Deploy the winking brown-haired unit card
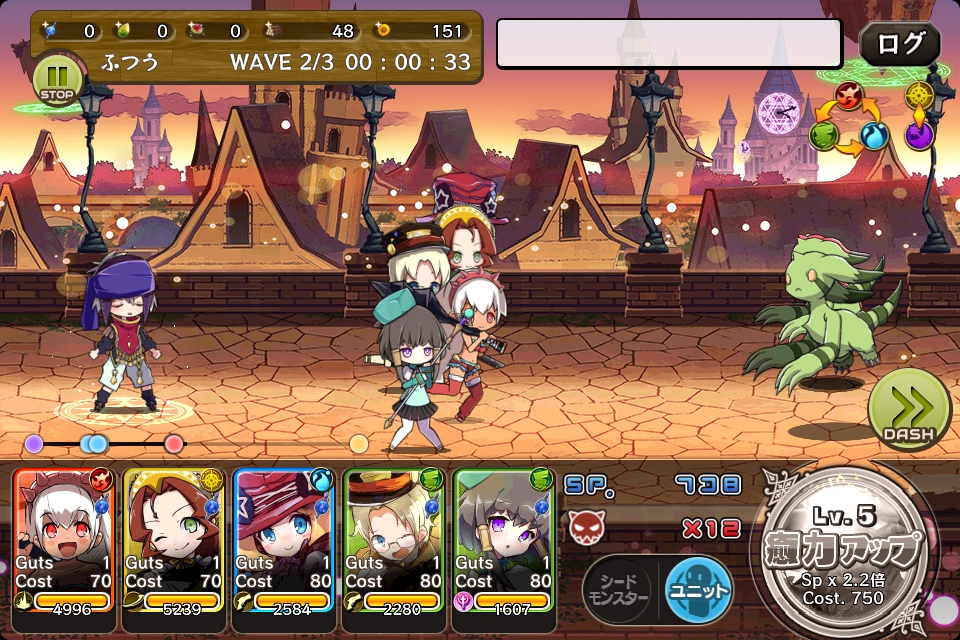This screenshot has width=960, height=640. [174, 540]
